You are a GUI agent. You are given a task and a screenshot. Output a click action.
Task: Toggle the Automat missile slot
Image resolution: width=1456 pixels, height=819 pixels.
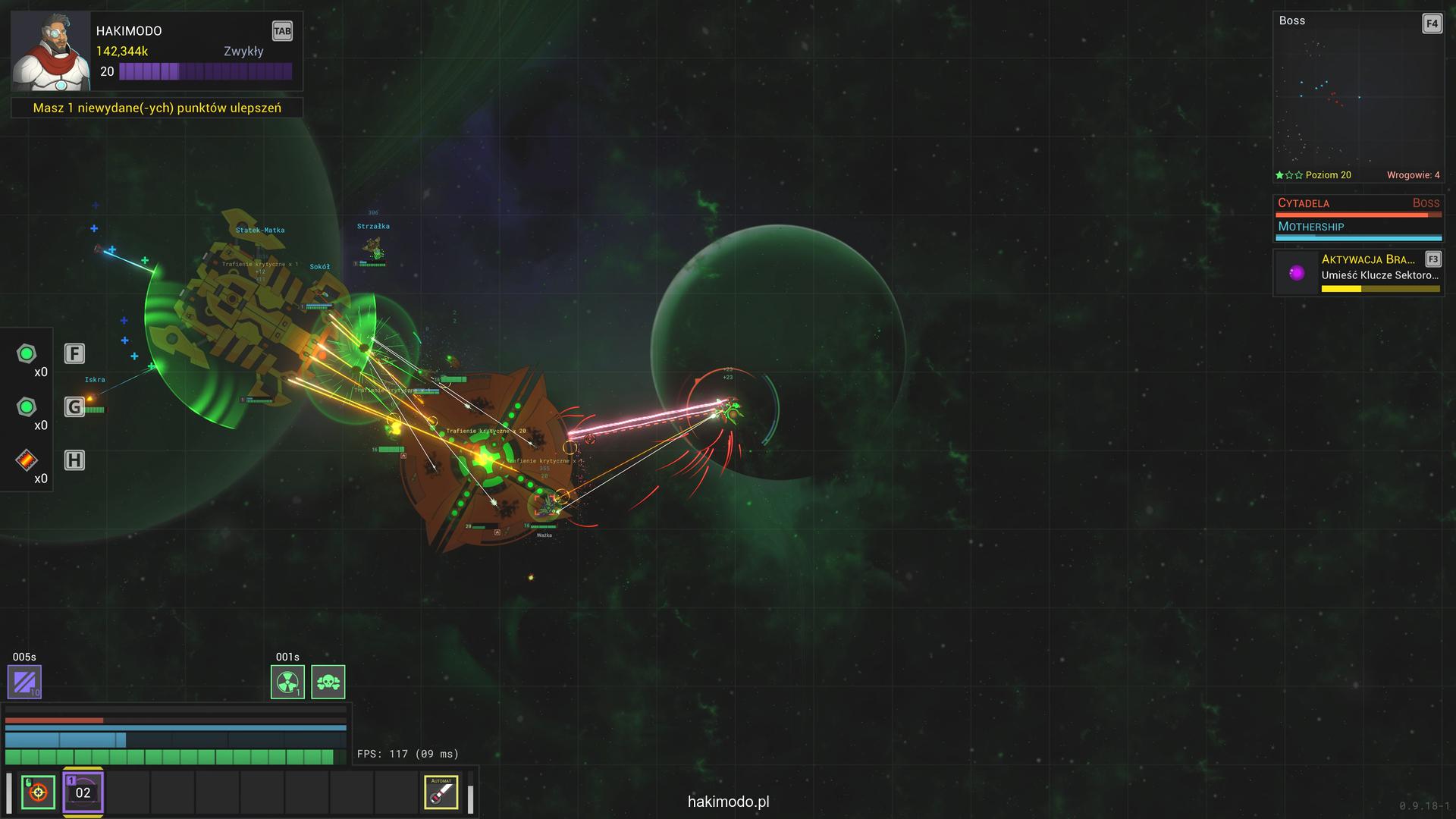pyautogui.click(x=441, y=792)
